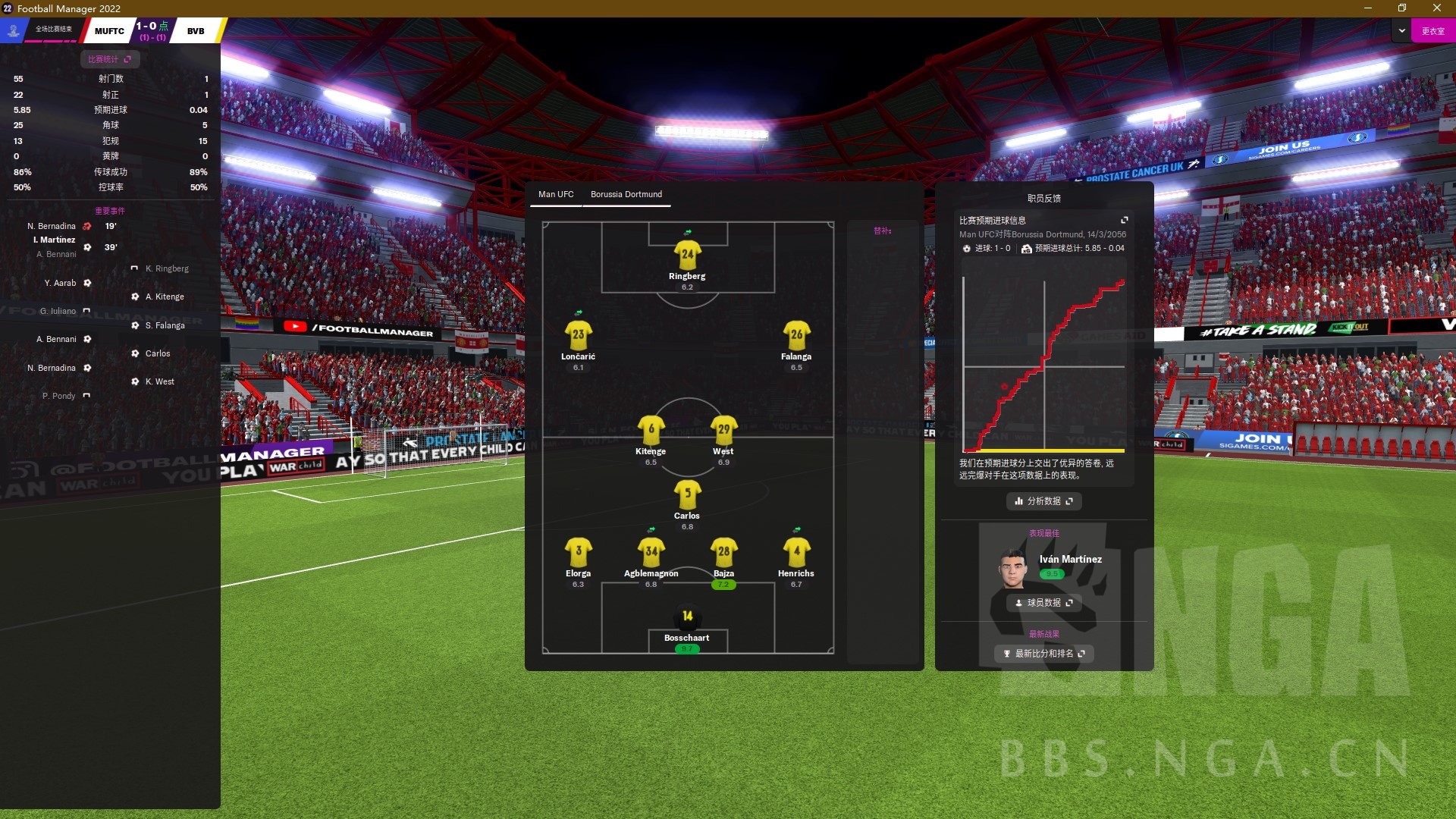Switch to the Borussia Dortmund tab

coord(627,194)
